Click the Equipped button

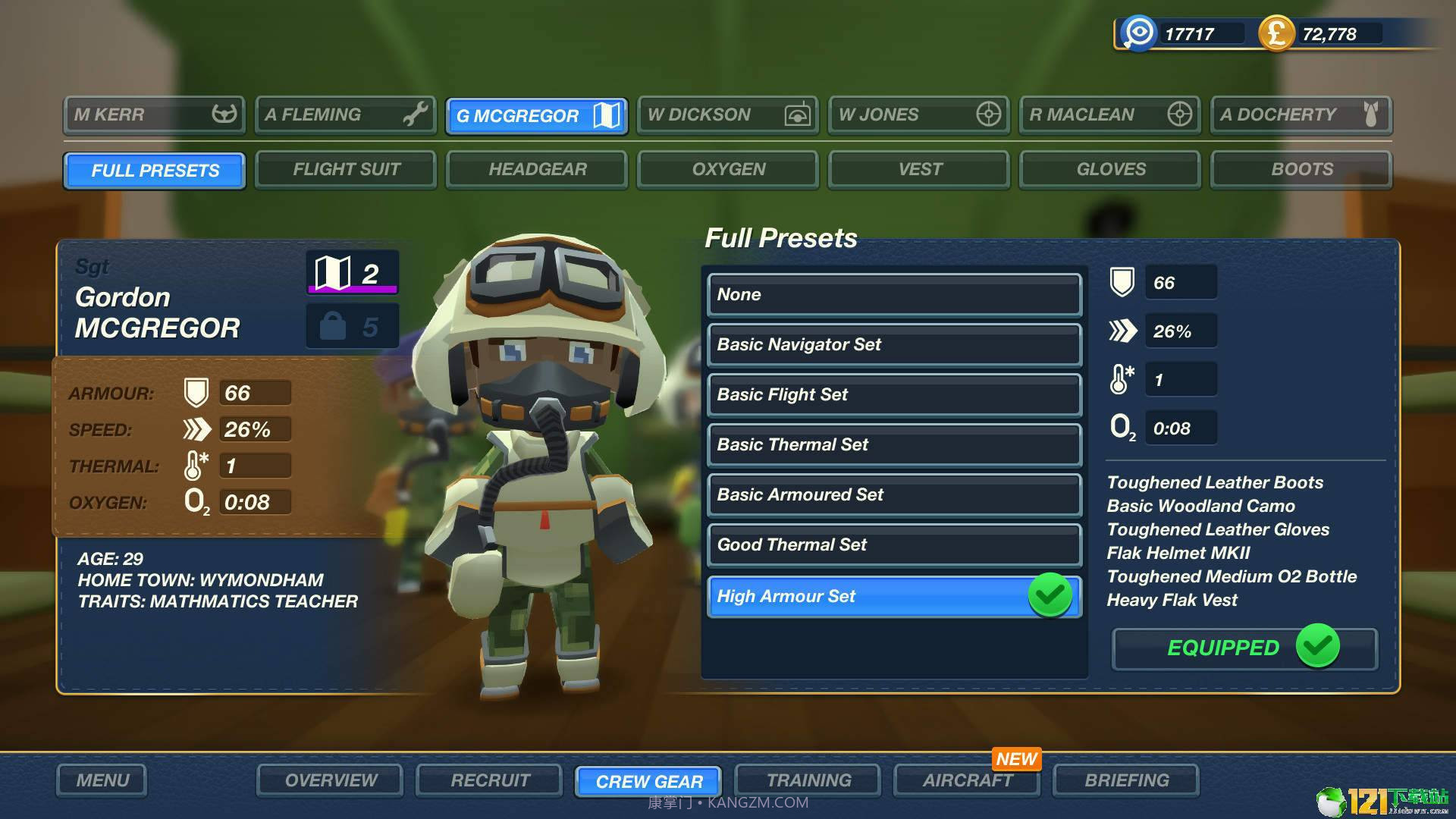pyautogui.click(x=1244, y=648)
